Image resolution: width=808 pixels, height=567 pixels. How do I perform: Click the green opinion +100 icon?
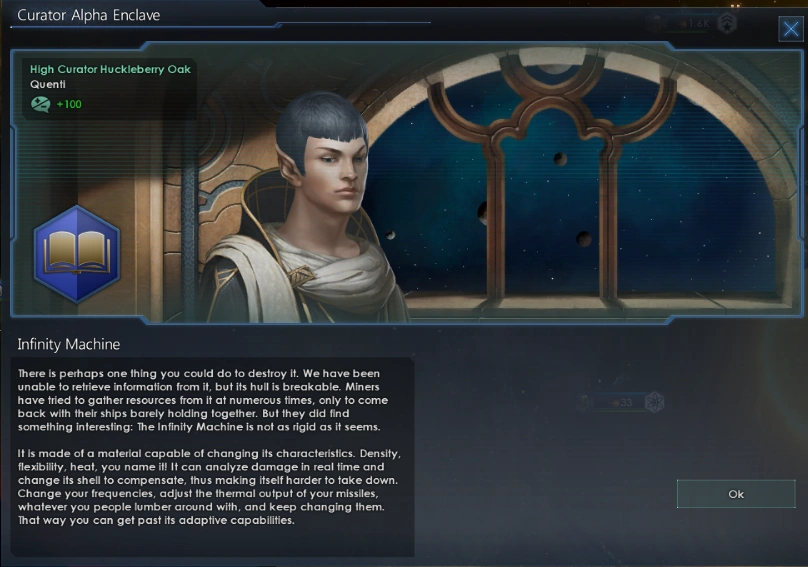coord(41,104)
